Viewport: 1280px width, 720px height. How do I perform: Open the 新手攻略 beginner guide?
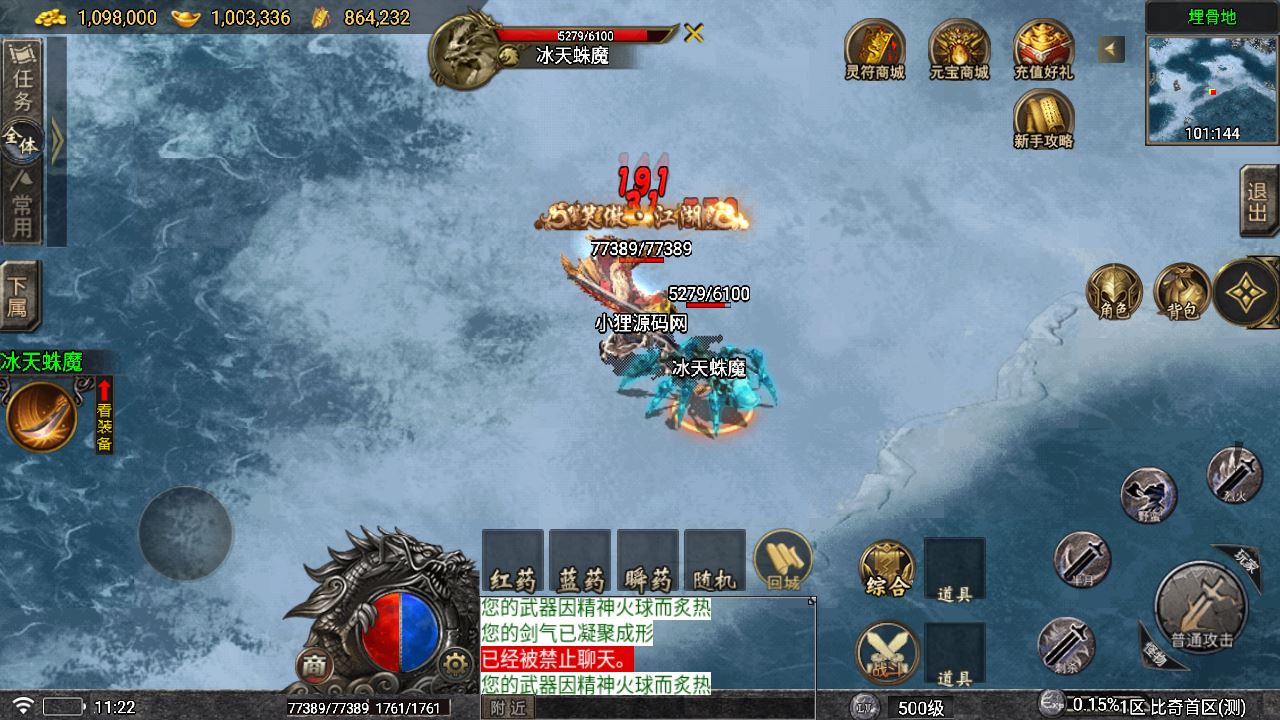point(1043,119)
